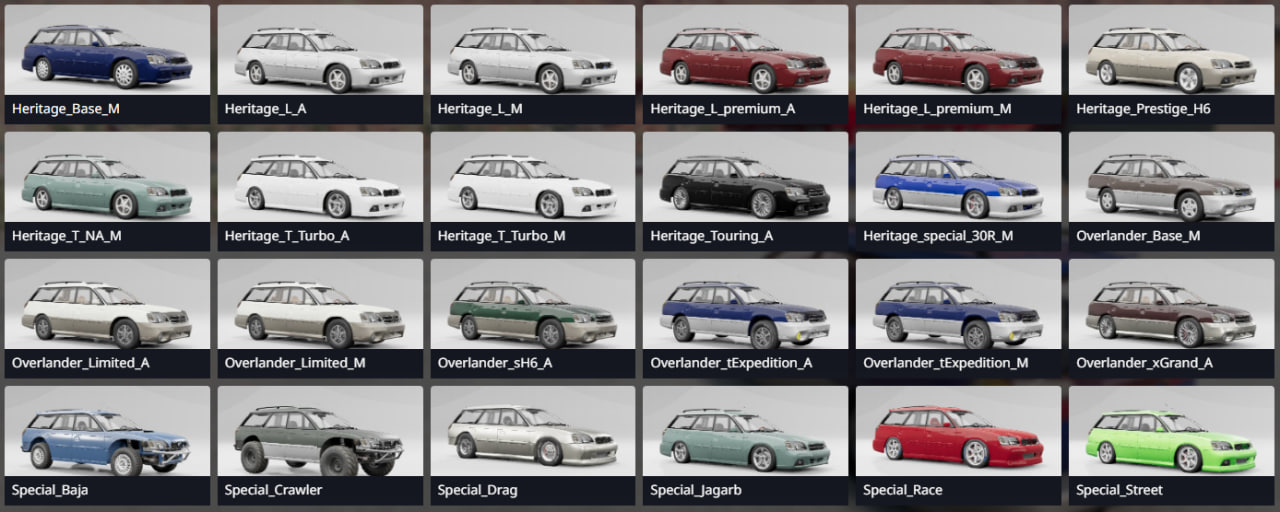Select the Special_Baja vehicle
The image size is (1280, 512).
pyautogui.click(x=107, y=441)
